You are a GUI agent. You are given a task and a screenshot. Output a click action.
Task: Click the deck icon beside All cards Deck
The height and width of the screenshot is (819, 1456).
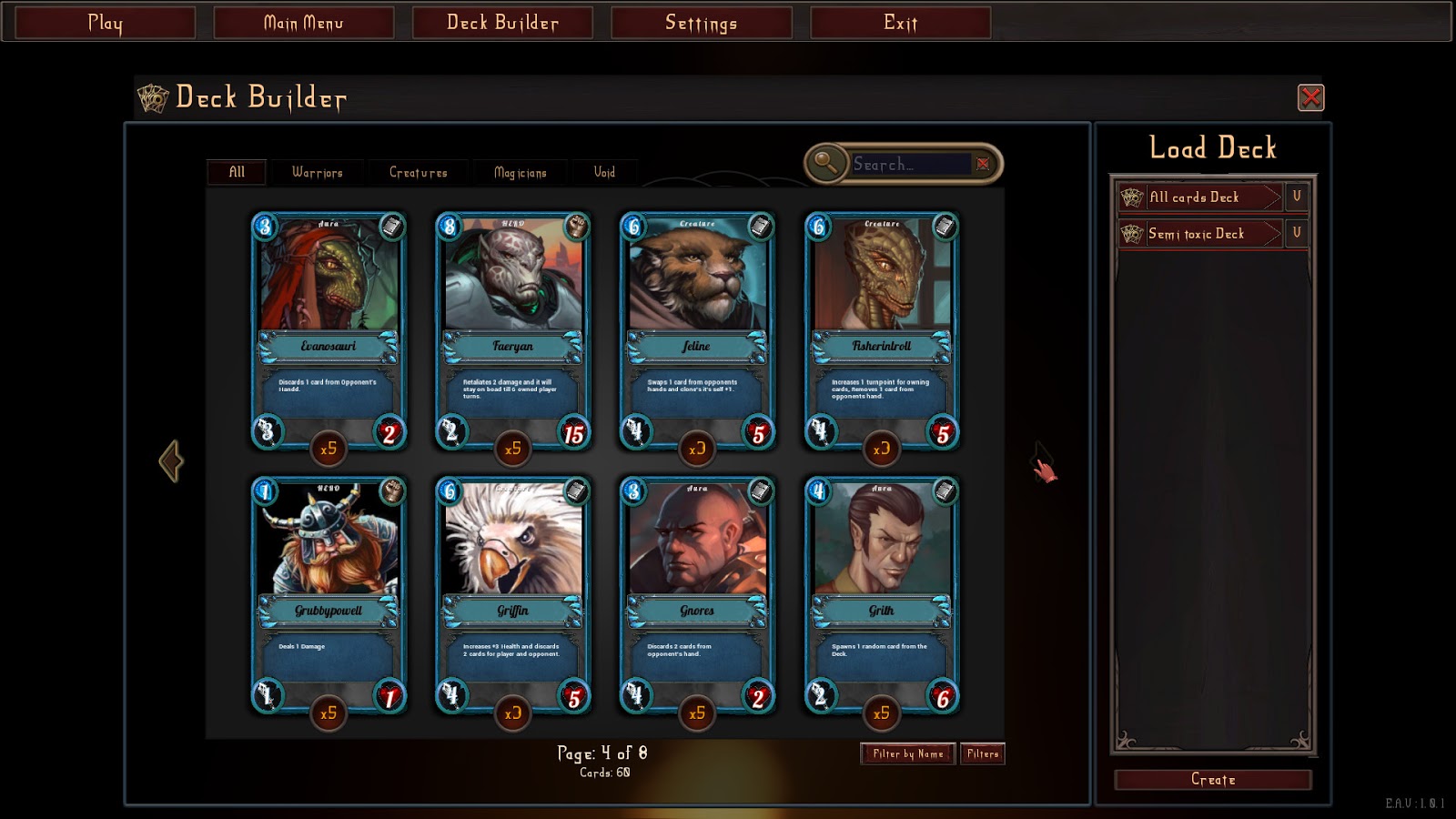[x=1130, y=197]
